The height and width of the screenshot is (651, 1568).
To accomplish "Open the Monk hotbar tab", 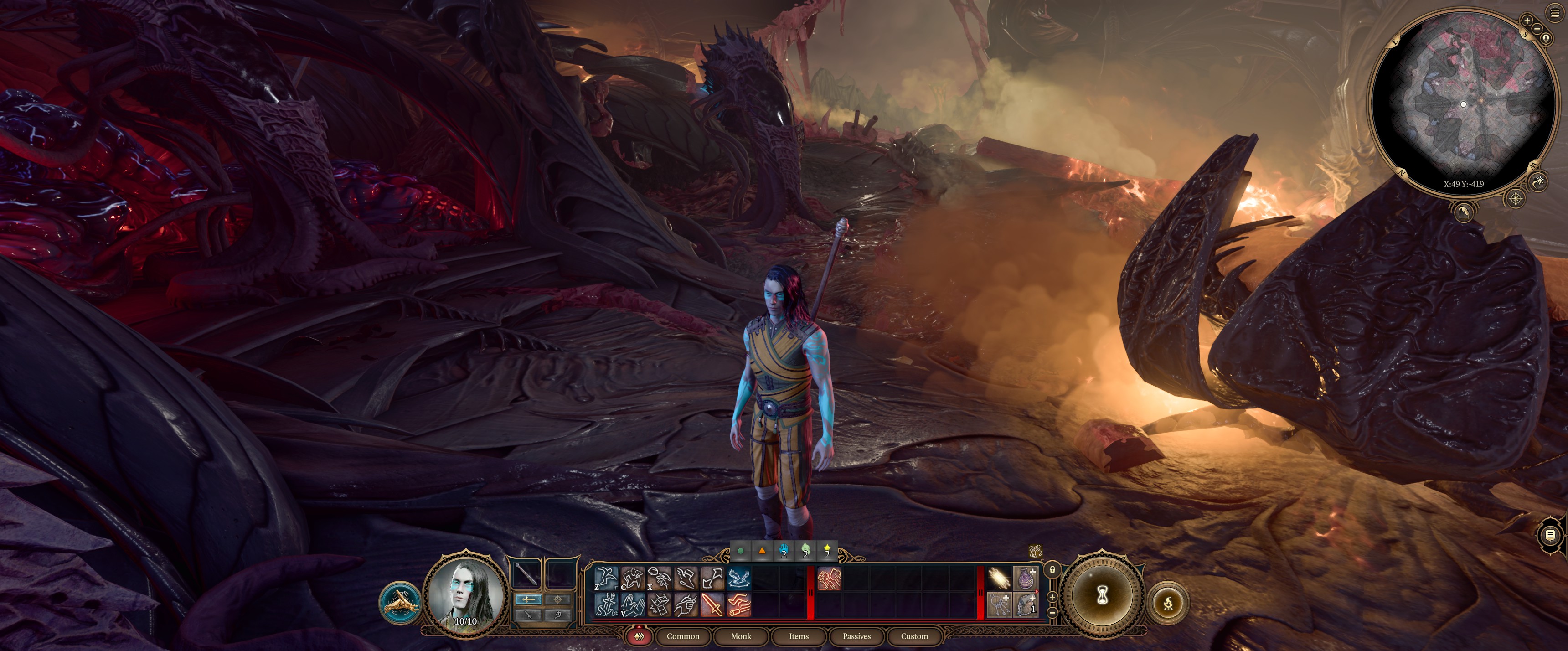I will pos(741,636).
